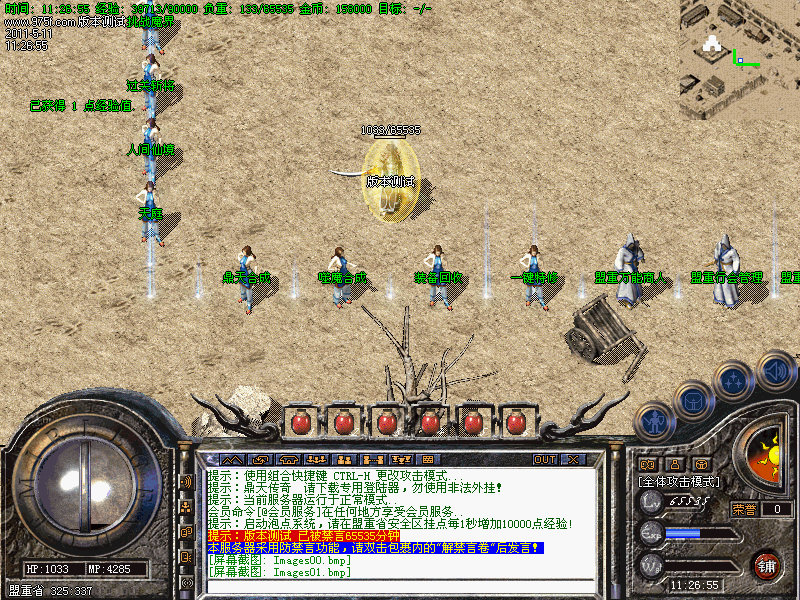Toggle sound with the speaker round button
Viewport: 800px width, 600px height.
[775, 368]
